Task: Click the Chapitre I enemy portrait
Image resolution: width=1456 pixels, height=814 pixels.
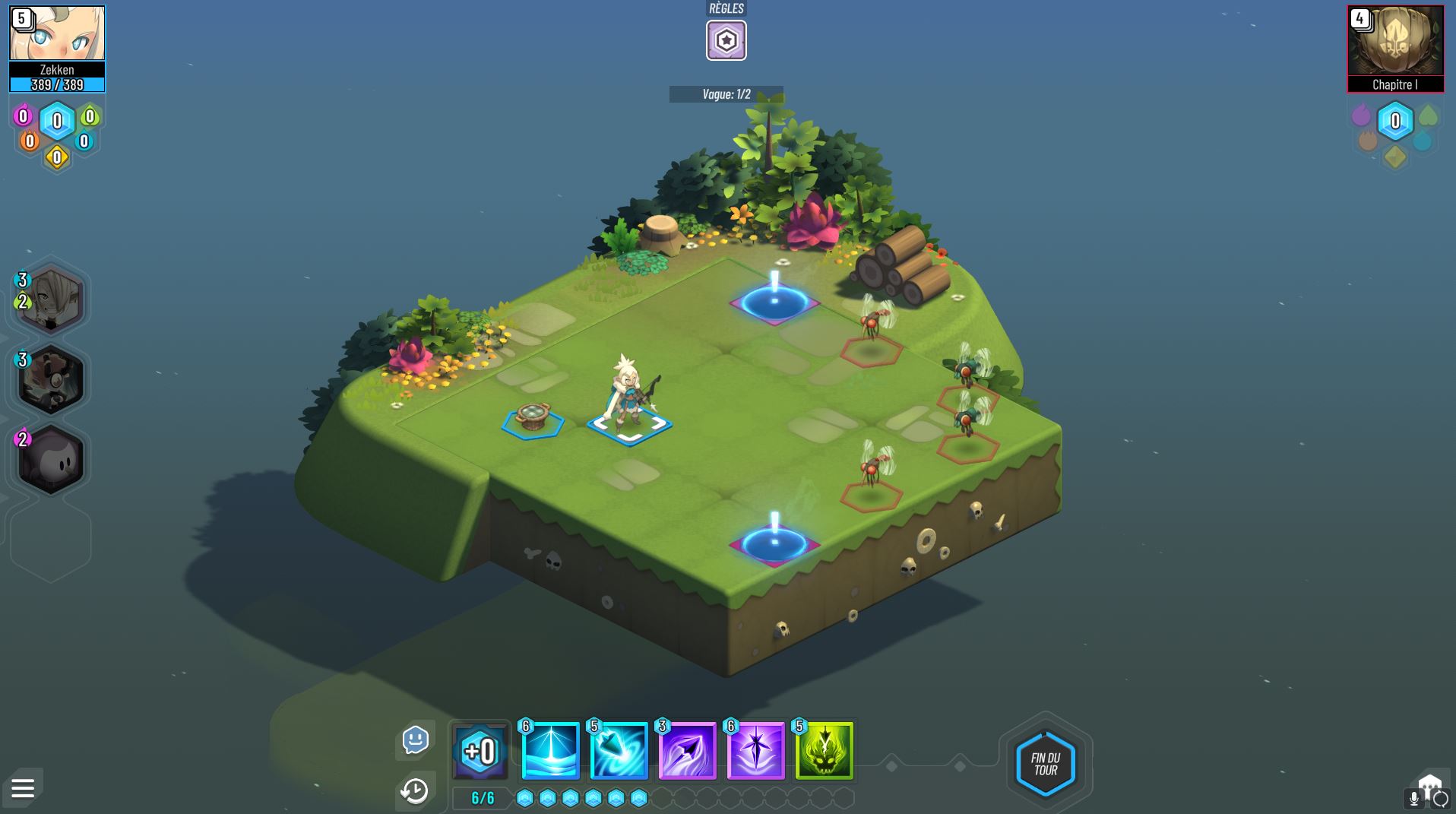Action: (x=1395, y=46)
